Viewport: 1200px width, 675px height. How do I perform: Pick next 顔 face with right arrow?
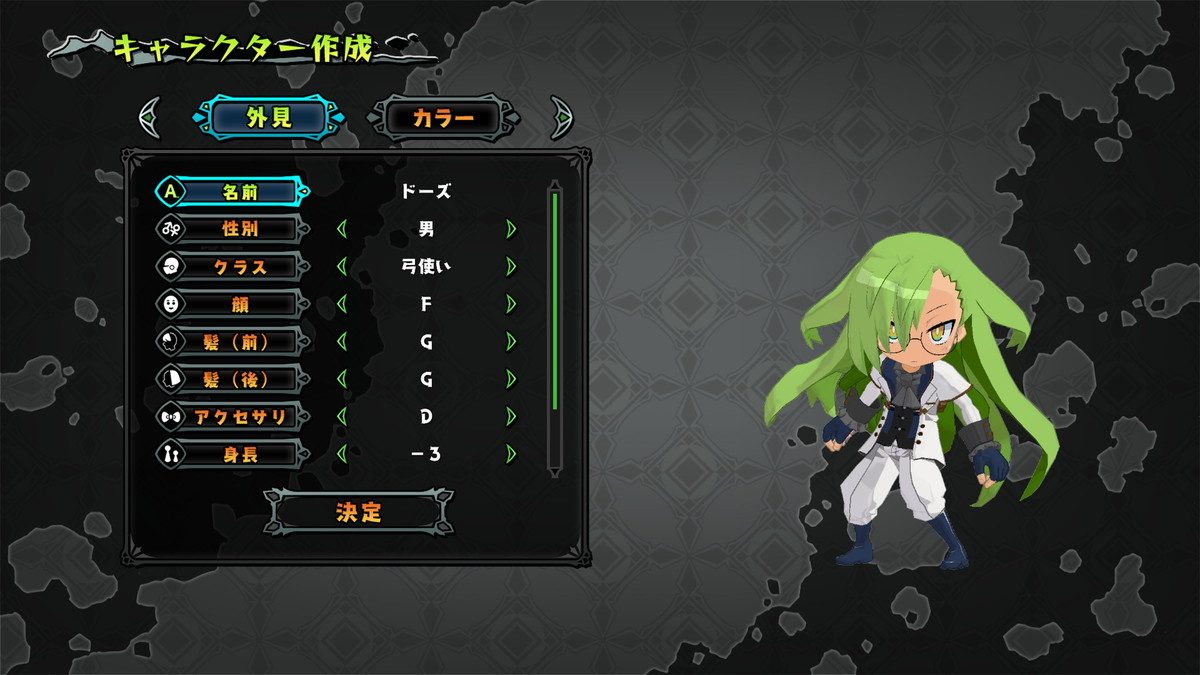click(x=512, y=304)
